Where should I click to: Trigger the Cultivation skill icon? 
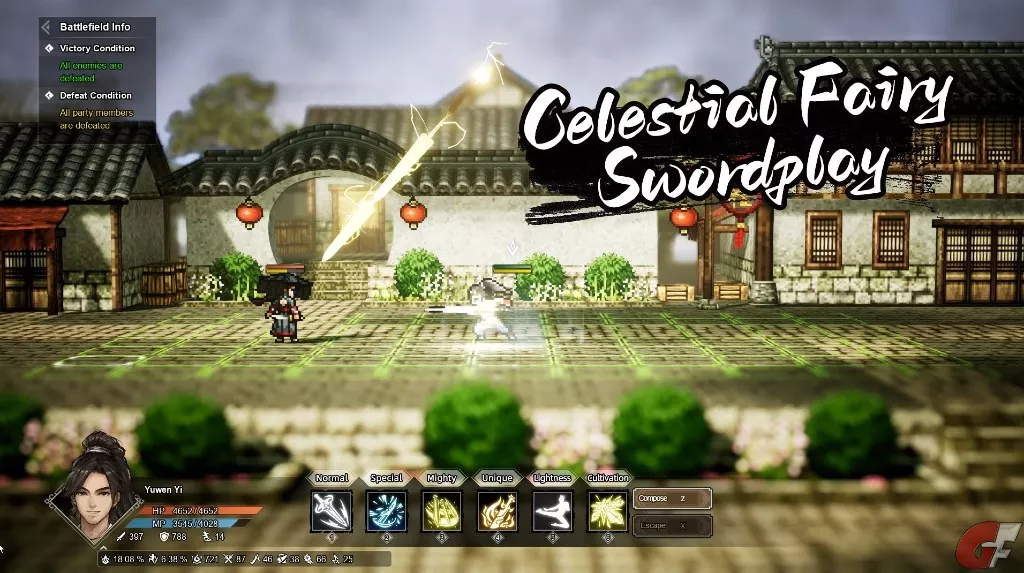click(x=607, y=510)
